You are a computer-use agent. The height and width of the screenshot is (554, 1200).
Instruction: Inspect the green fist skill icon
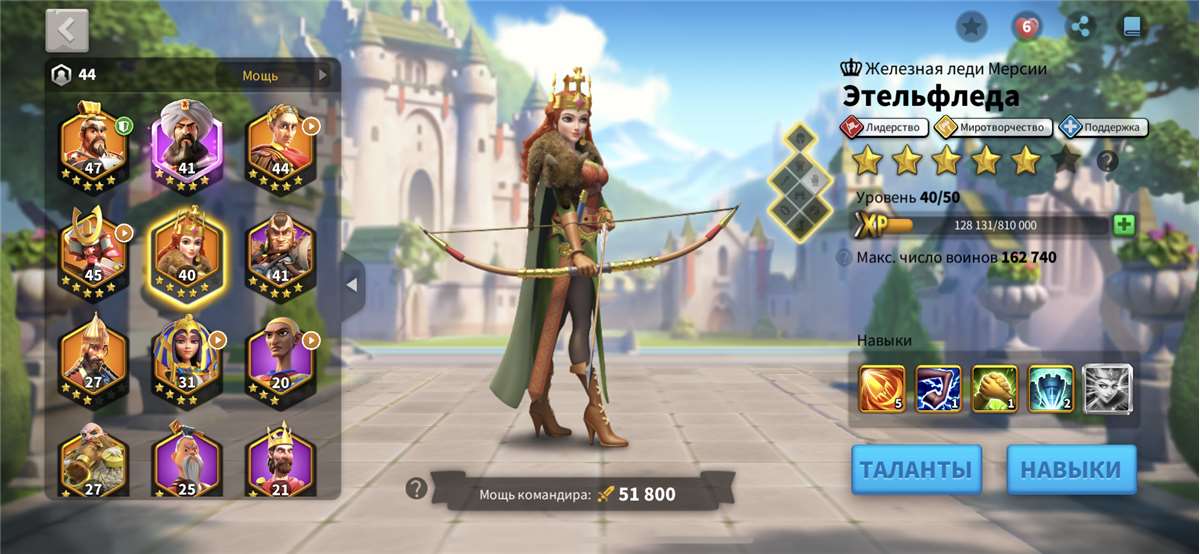pyautogui.click(x=994, y=388)
